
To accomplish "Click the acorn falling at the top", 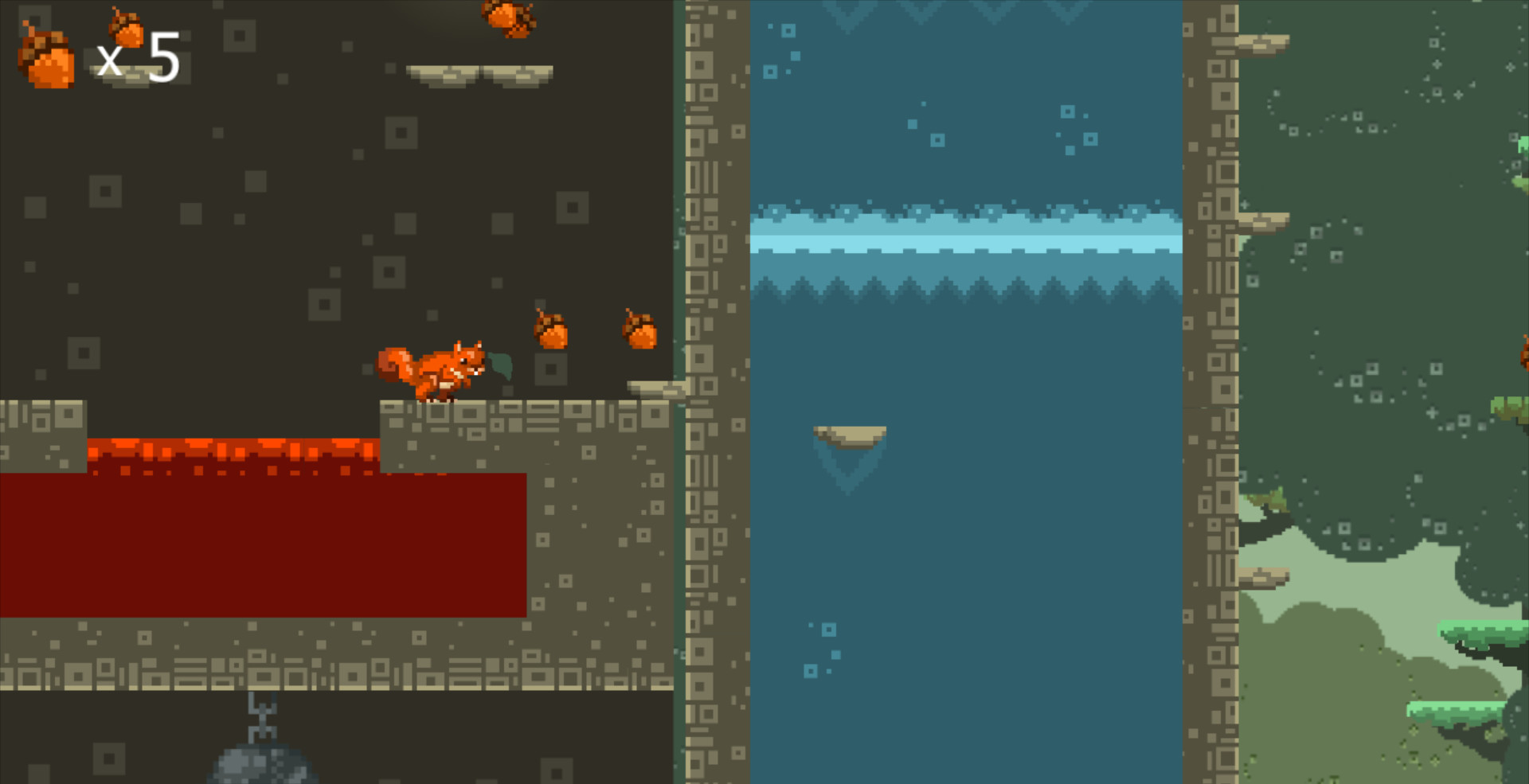I will point(506,16).
